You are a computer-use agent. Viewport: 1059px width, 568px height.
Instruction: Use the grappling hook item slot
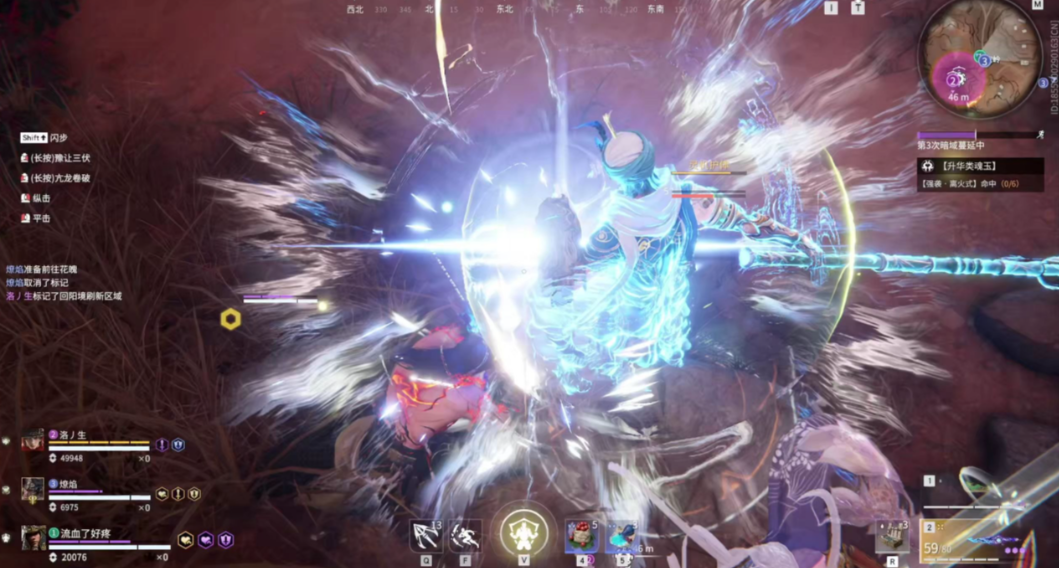[x=427, y=537]
